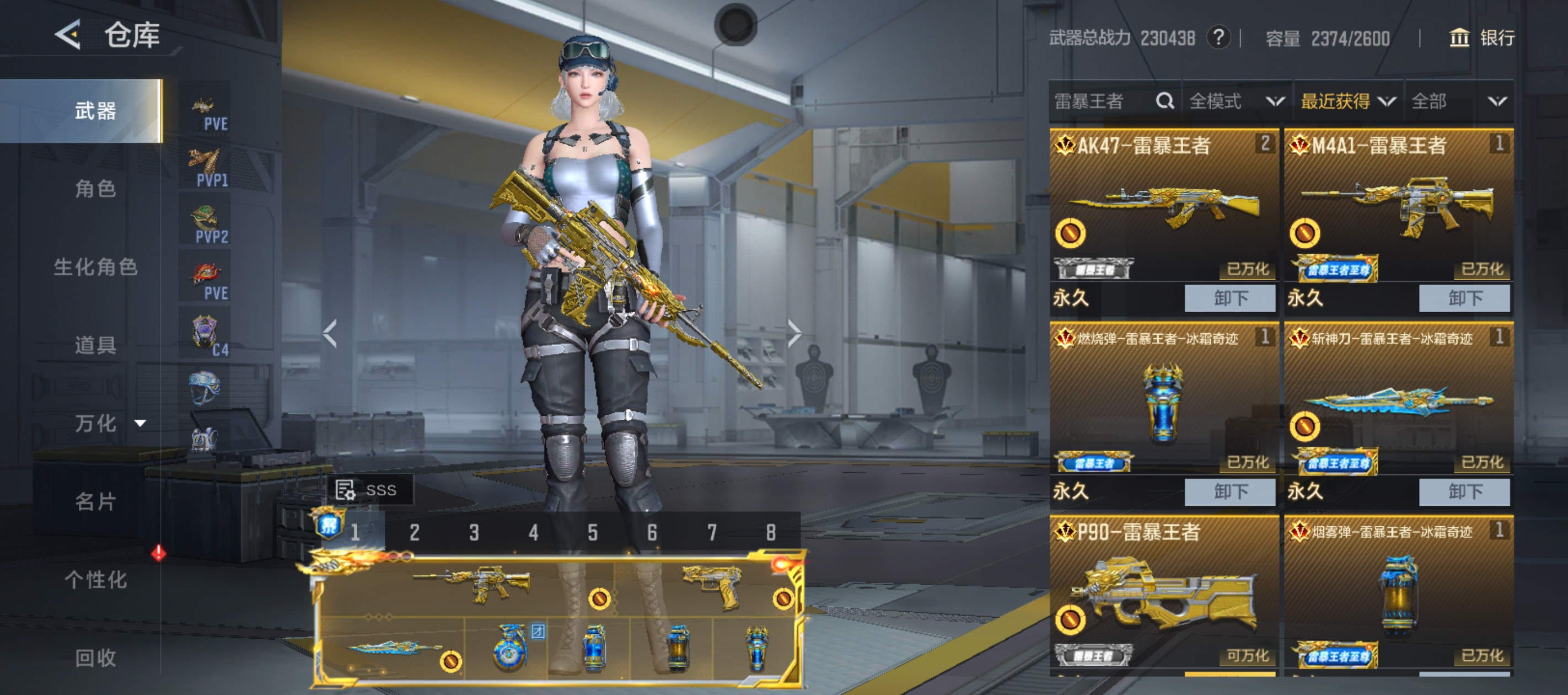Open the 名片 section
The height and width of the screenshot is (695, 1568).
(x=95, y=501)
